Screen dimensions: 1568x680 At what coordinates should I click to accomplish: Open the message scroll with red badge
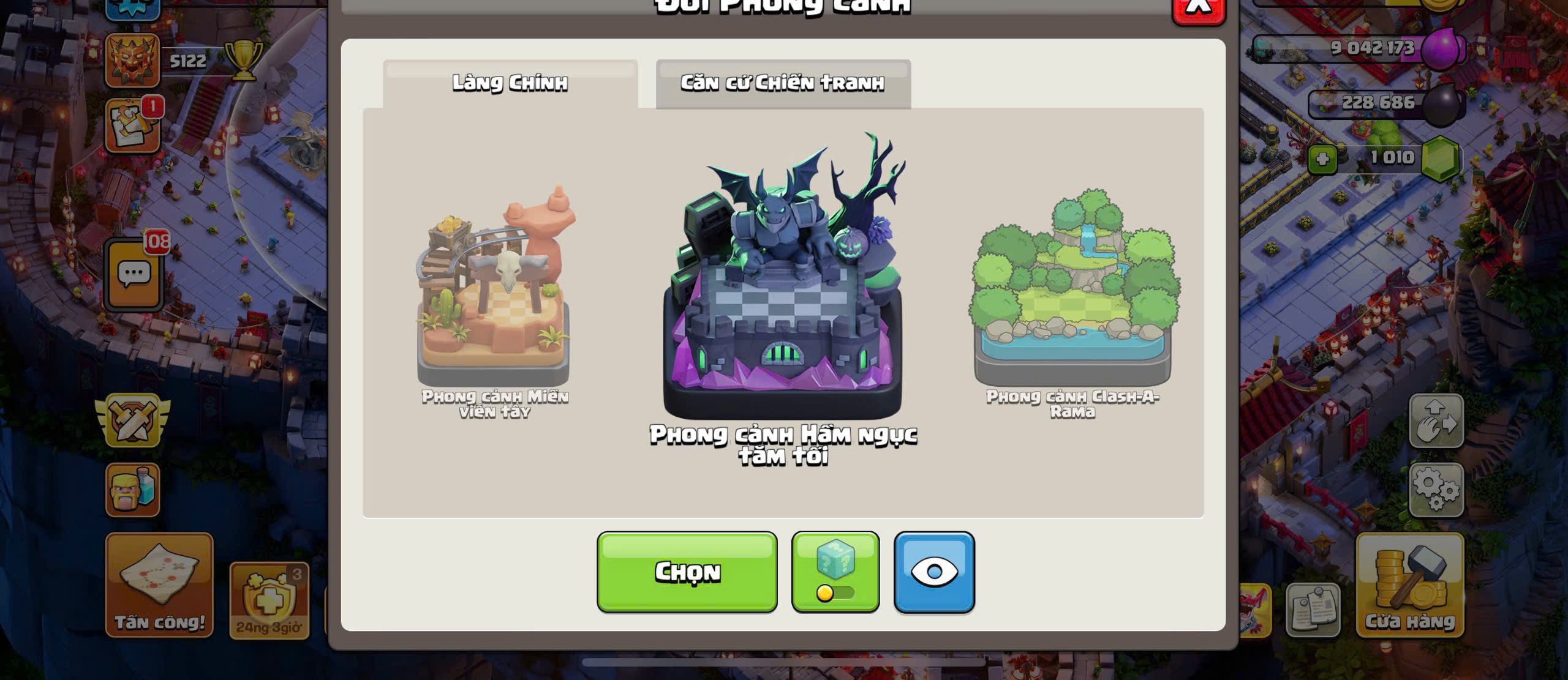132,126
